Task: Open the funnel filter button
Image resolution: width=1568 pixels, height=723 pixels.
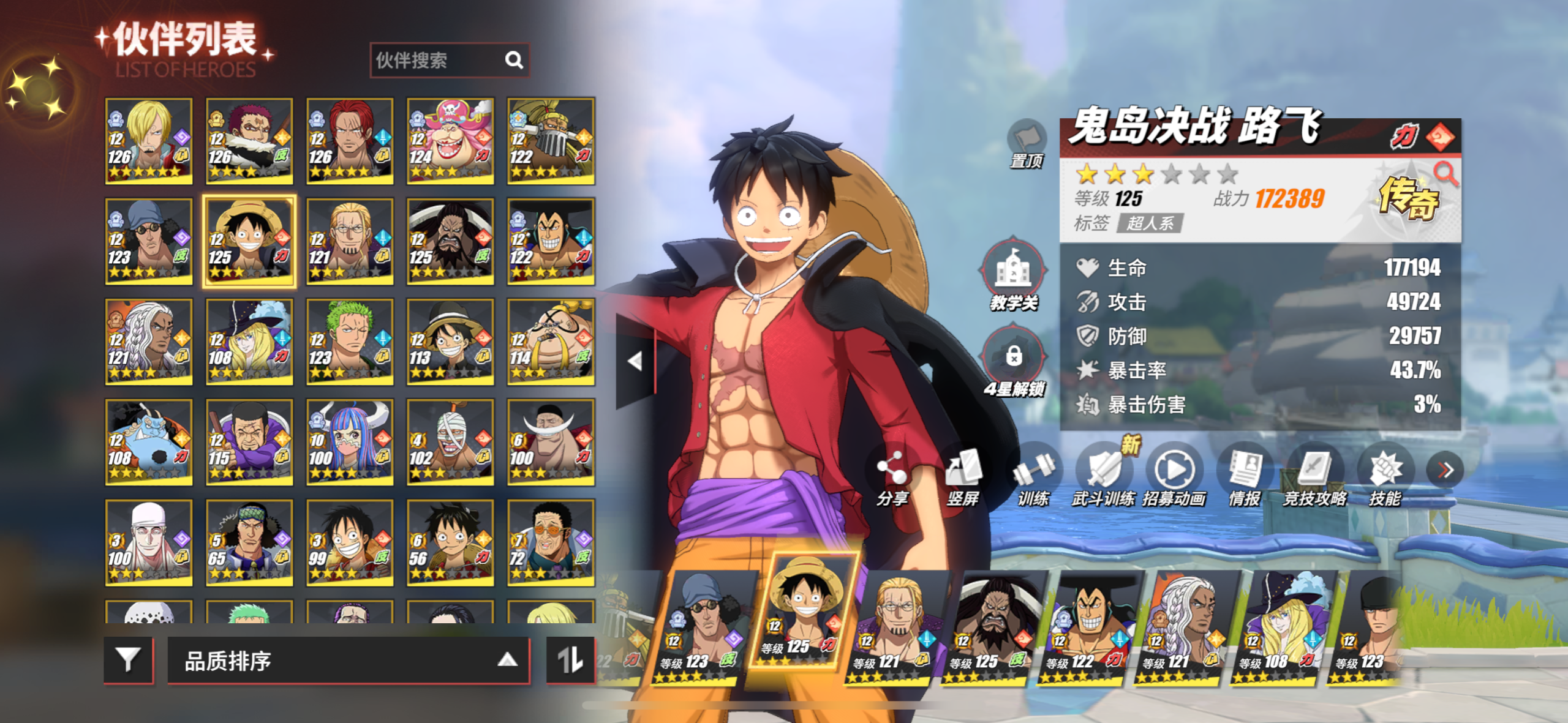Action: pos(128,660)
